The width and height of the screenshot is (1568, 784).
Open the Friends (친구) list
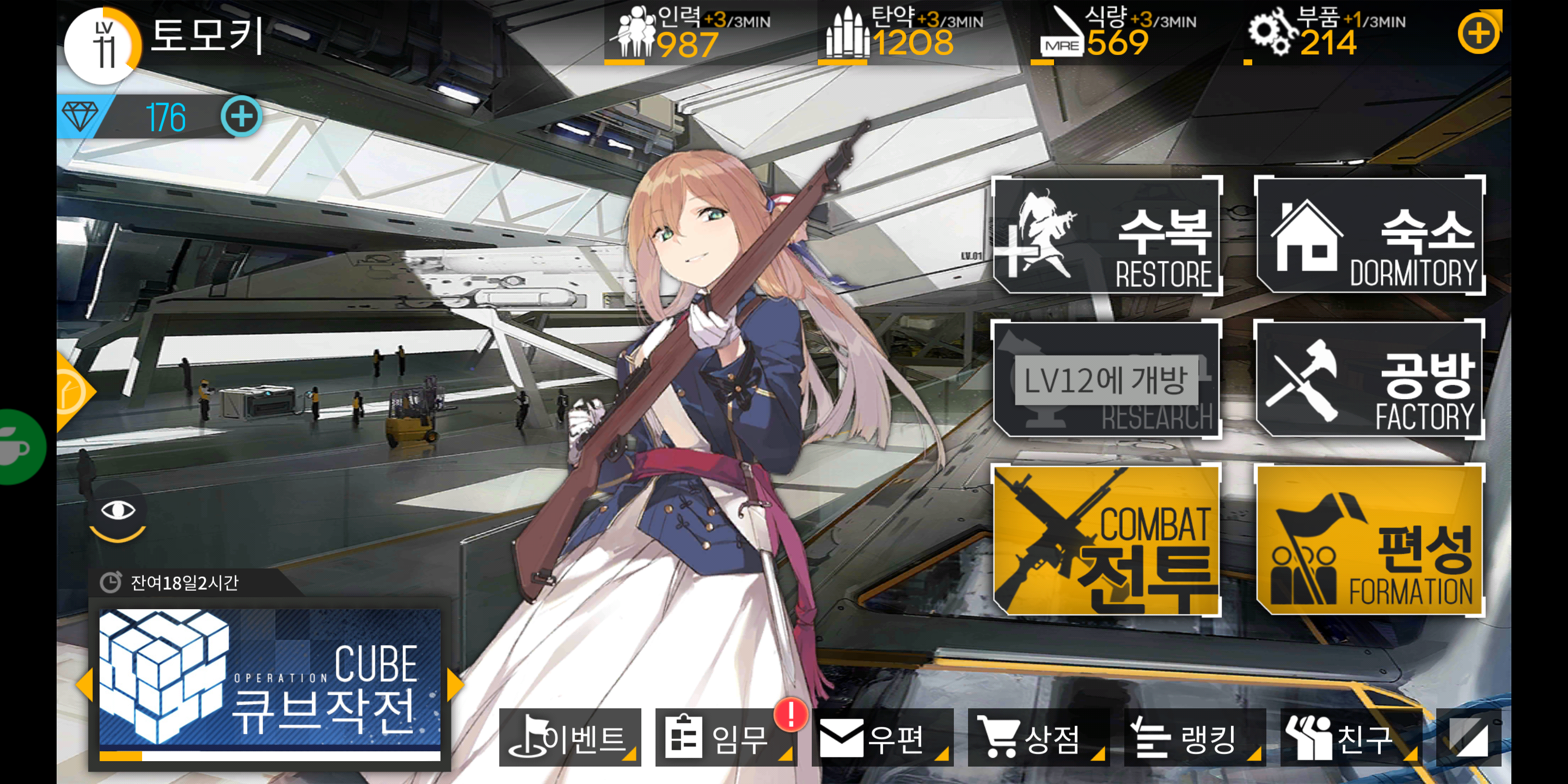coord(1350,738)
